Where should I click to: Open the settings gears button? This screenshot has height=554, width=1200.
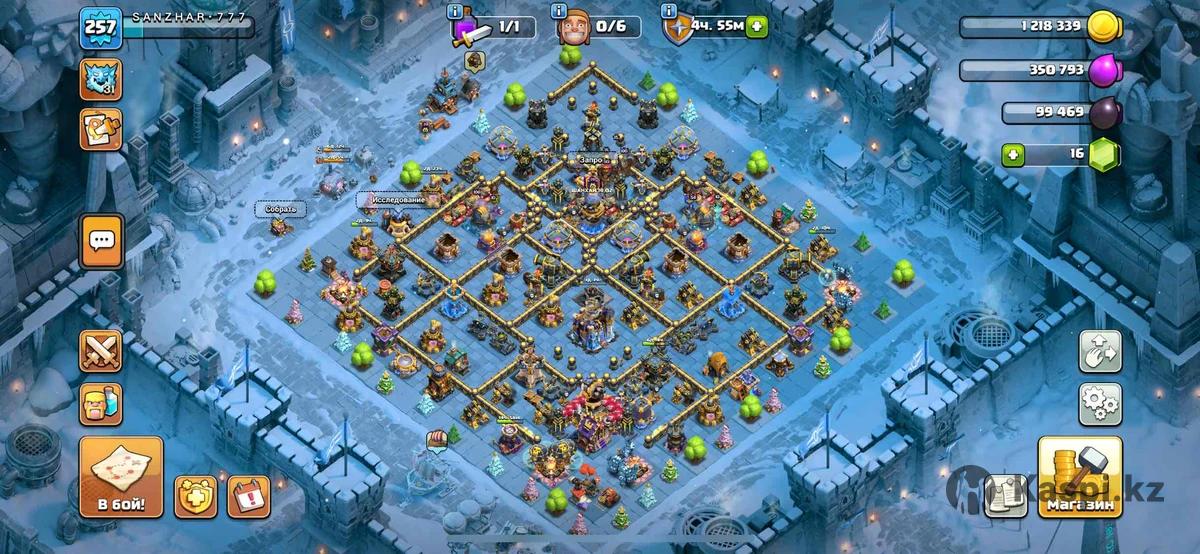coord(1099,403)
